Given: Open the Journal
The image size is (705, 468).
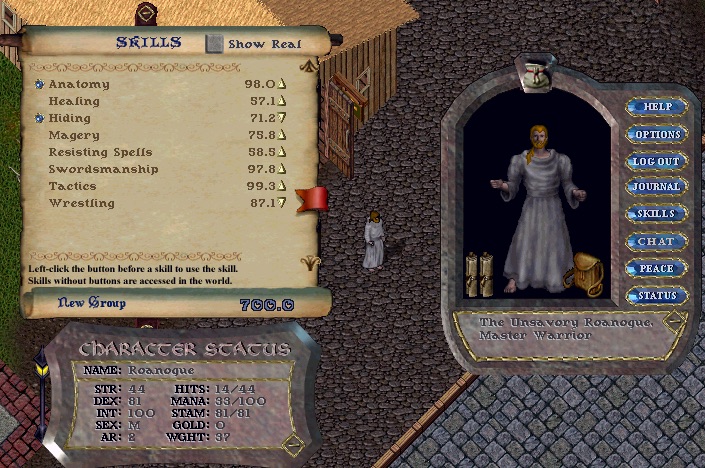Looking at the screenshot, I should pyautogui.click(x=656, y=187).
